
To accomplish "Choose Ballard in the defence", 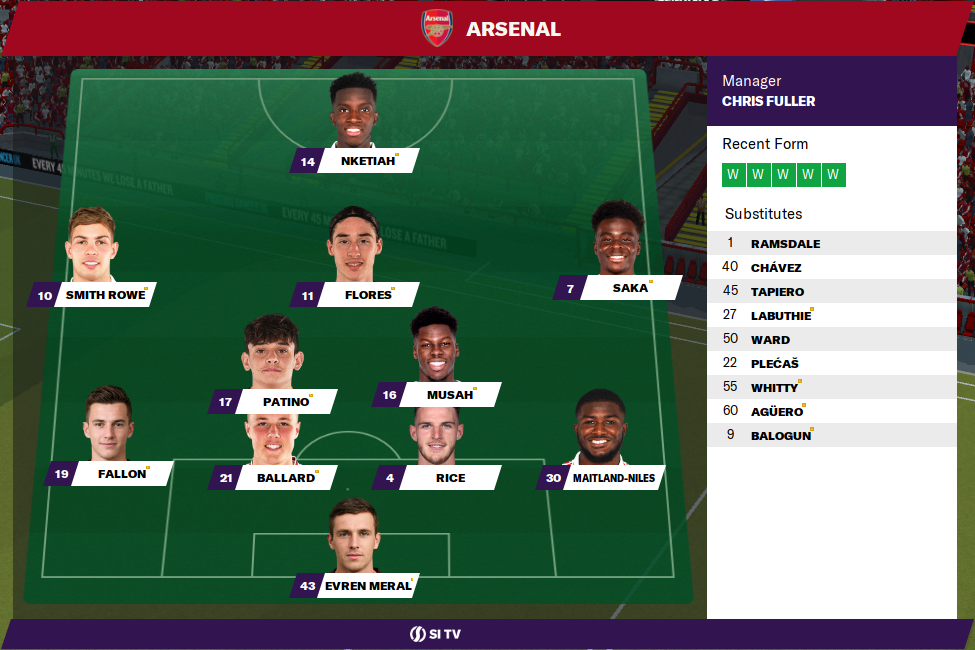I will 285,478.
